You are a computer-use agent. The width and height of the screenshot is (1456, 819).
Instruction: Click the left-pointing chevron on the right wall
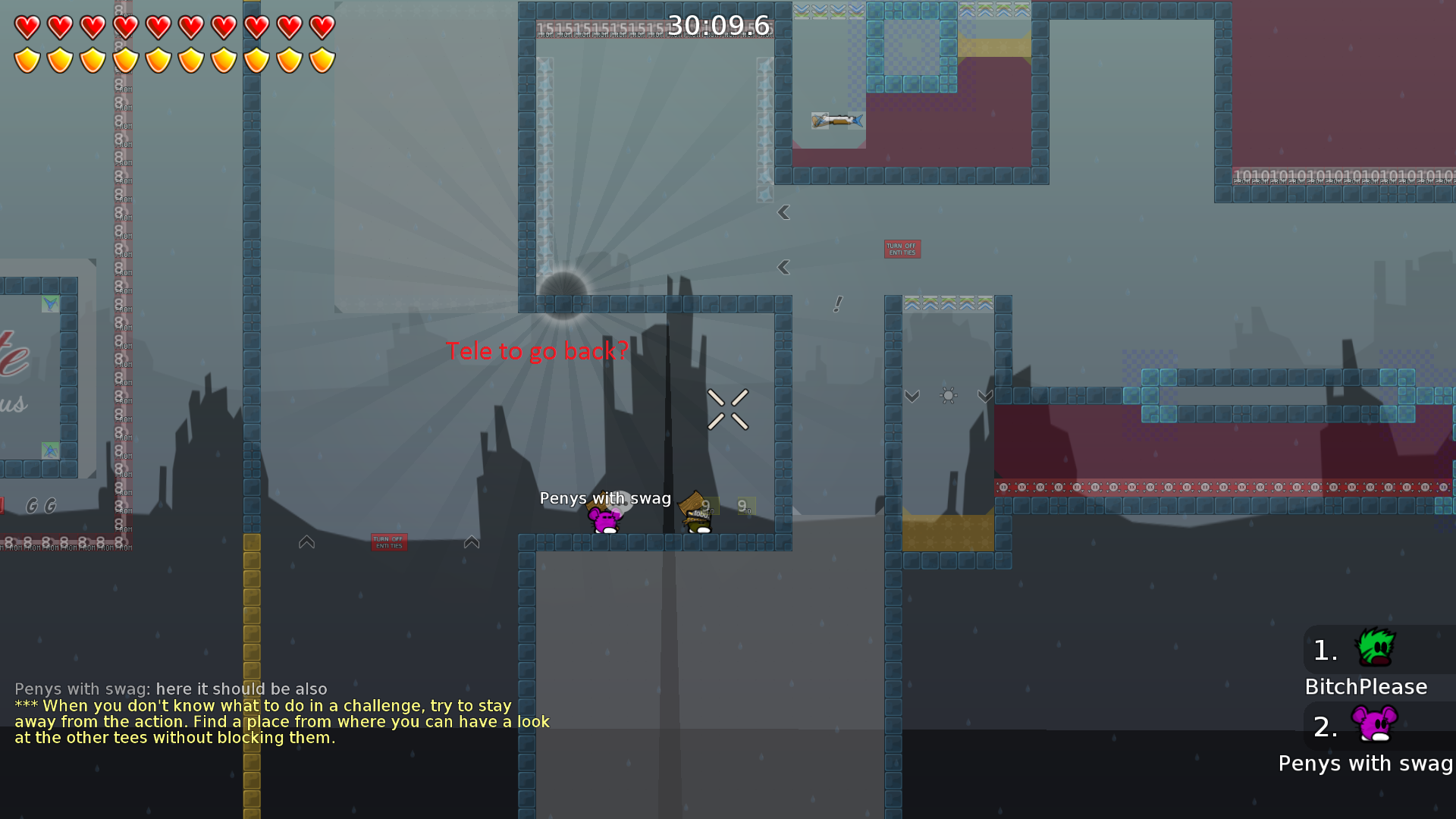(x=782, y=213)
